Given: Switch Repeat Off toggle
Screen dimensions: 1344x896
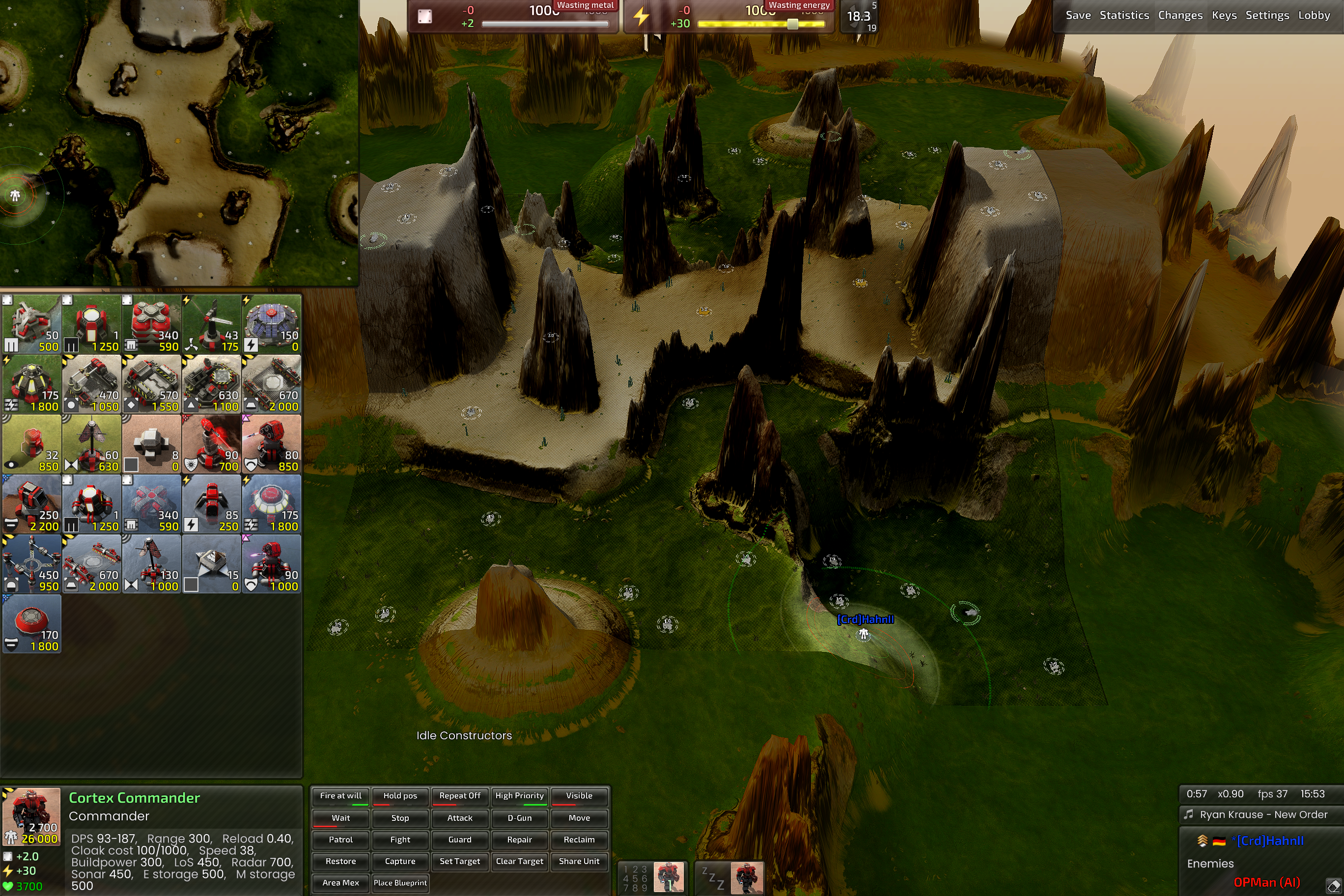Looking at the screenshot, I should pyautogui.click(x=459, y=796).
